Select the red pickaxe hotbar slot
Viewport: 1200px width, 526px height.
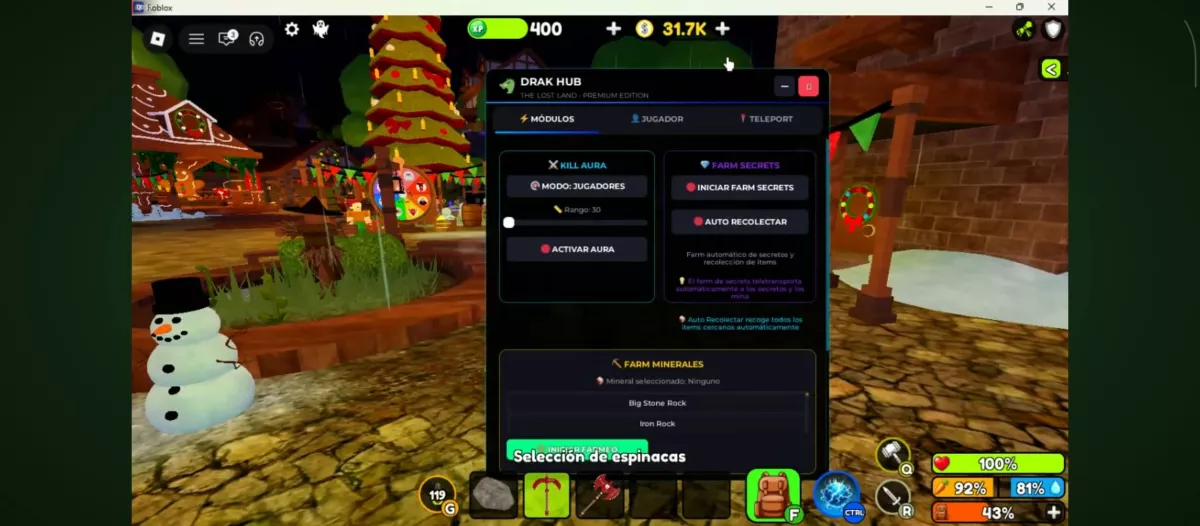546,495
